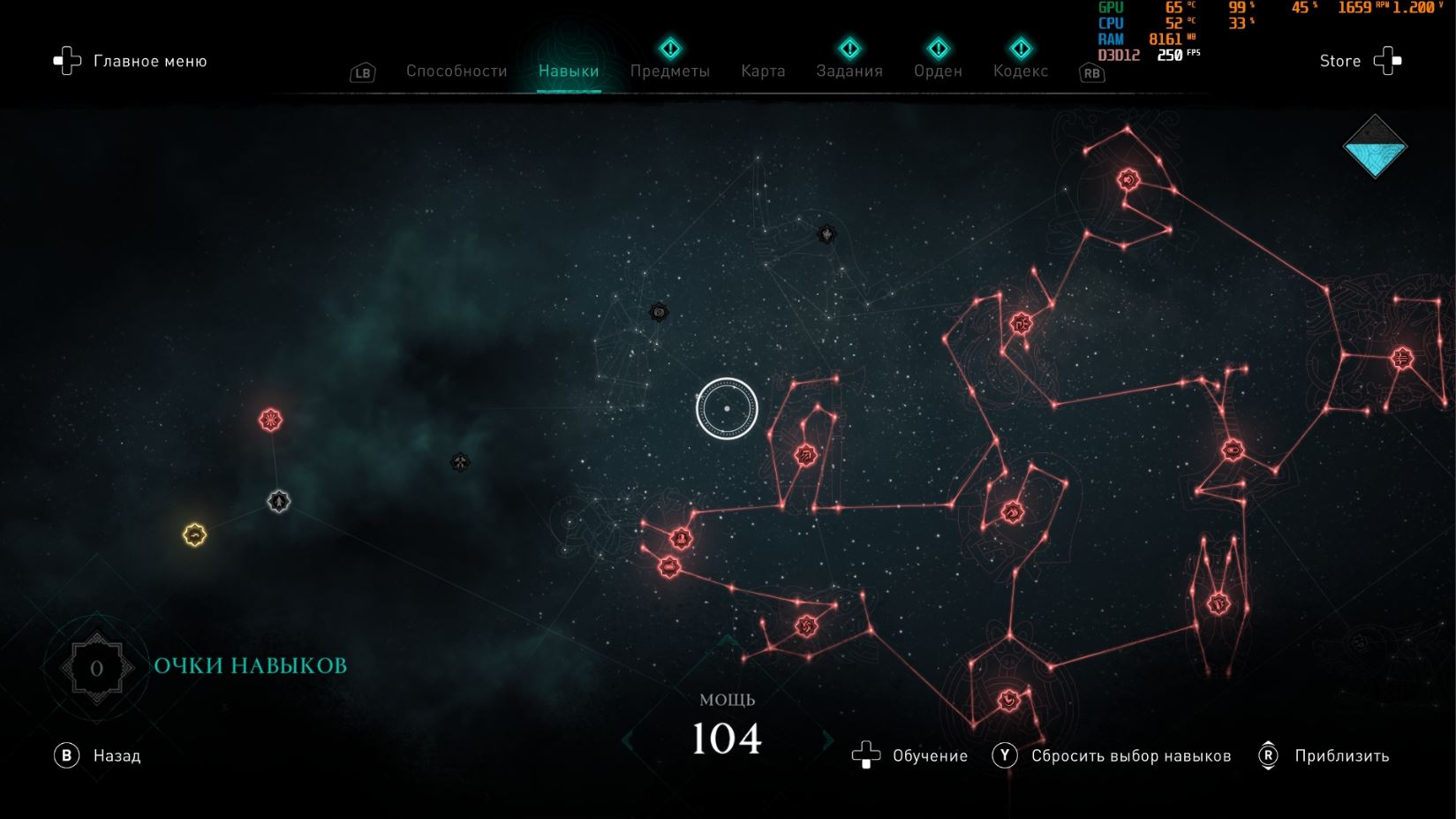The width and height of the screenshot is (1456, 819).
Task: Select the yellow highlighted skill node
Action: pos(194,535)
